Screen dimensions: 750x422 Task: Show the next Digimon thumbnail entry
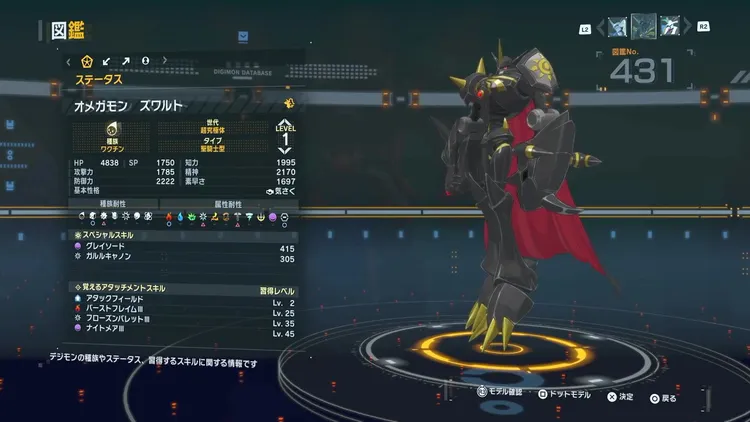(669, 26)
